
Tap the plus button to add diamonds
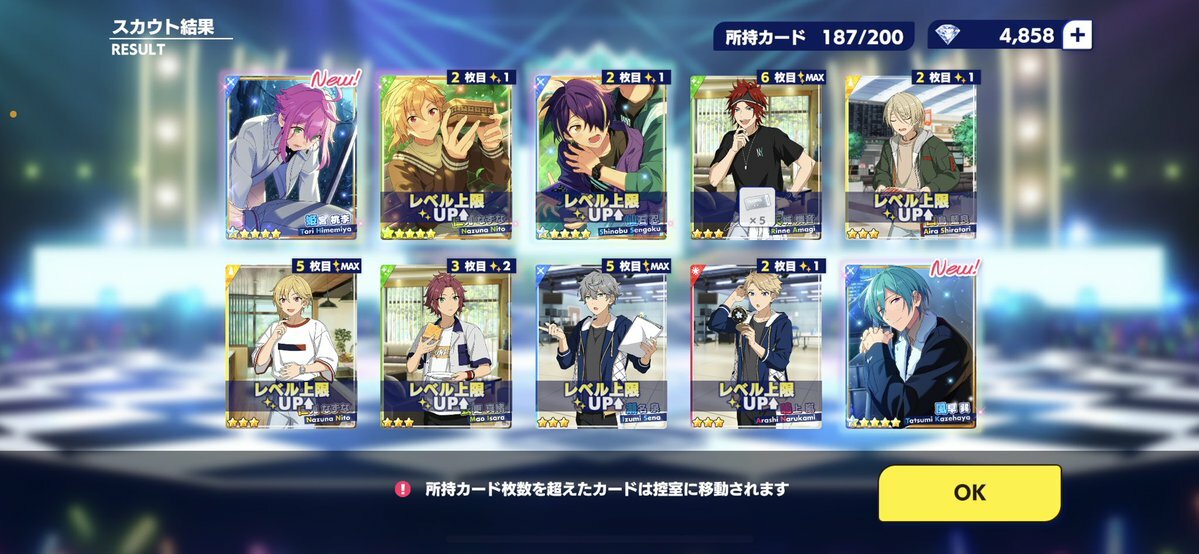click(x=1076, y=35)
